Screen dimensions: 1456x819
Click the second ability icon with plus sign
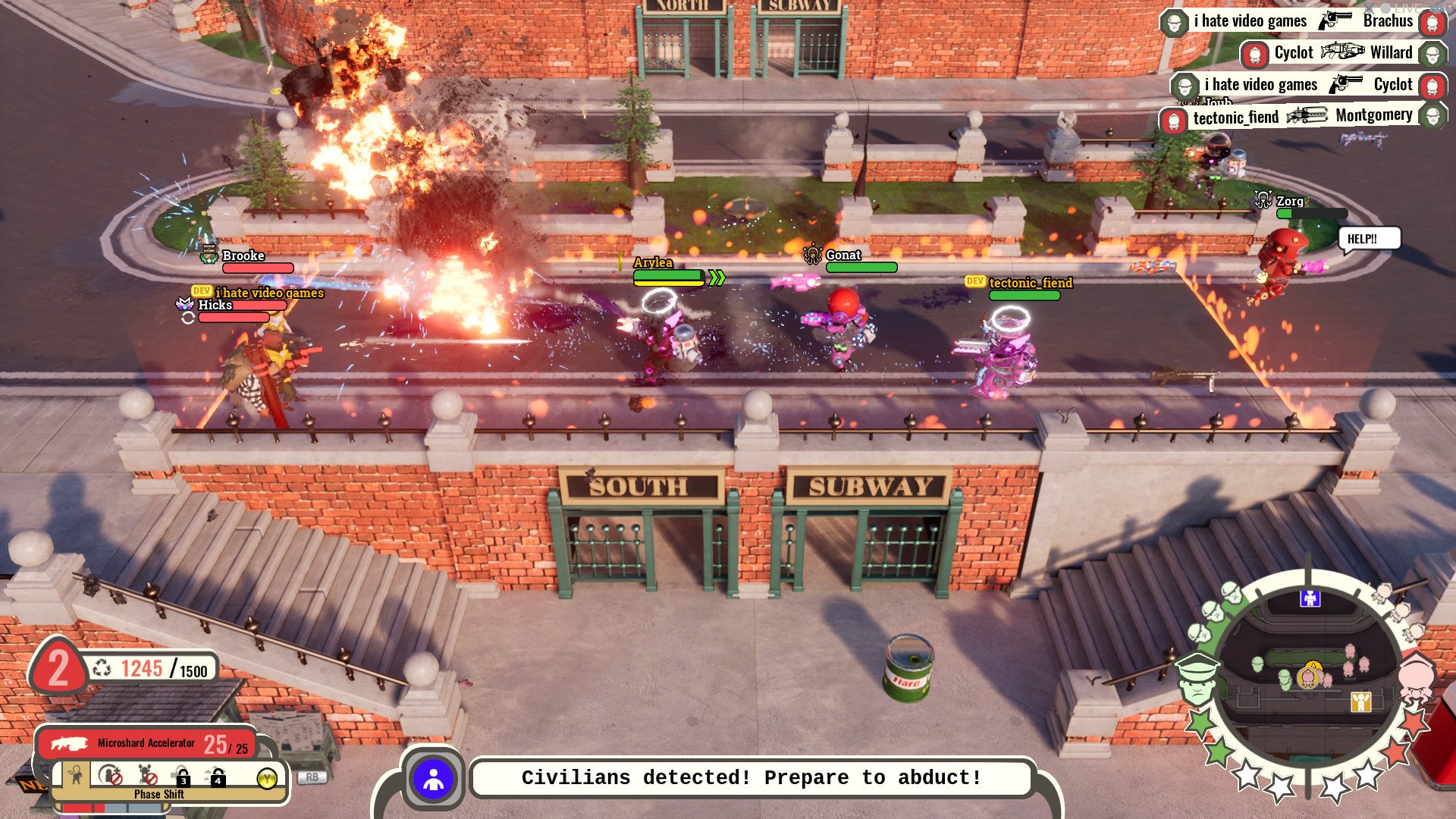click(111, 777)
